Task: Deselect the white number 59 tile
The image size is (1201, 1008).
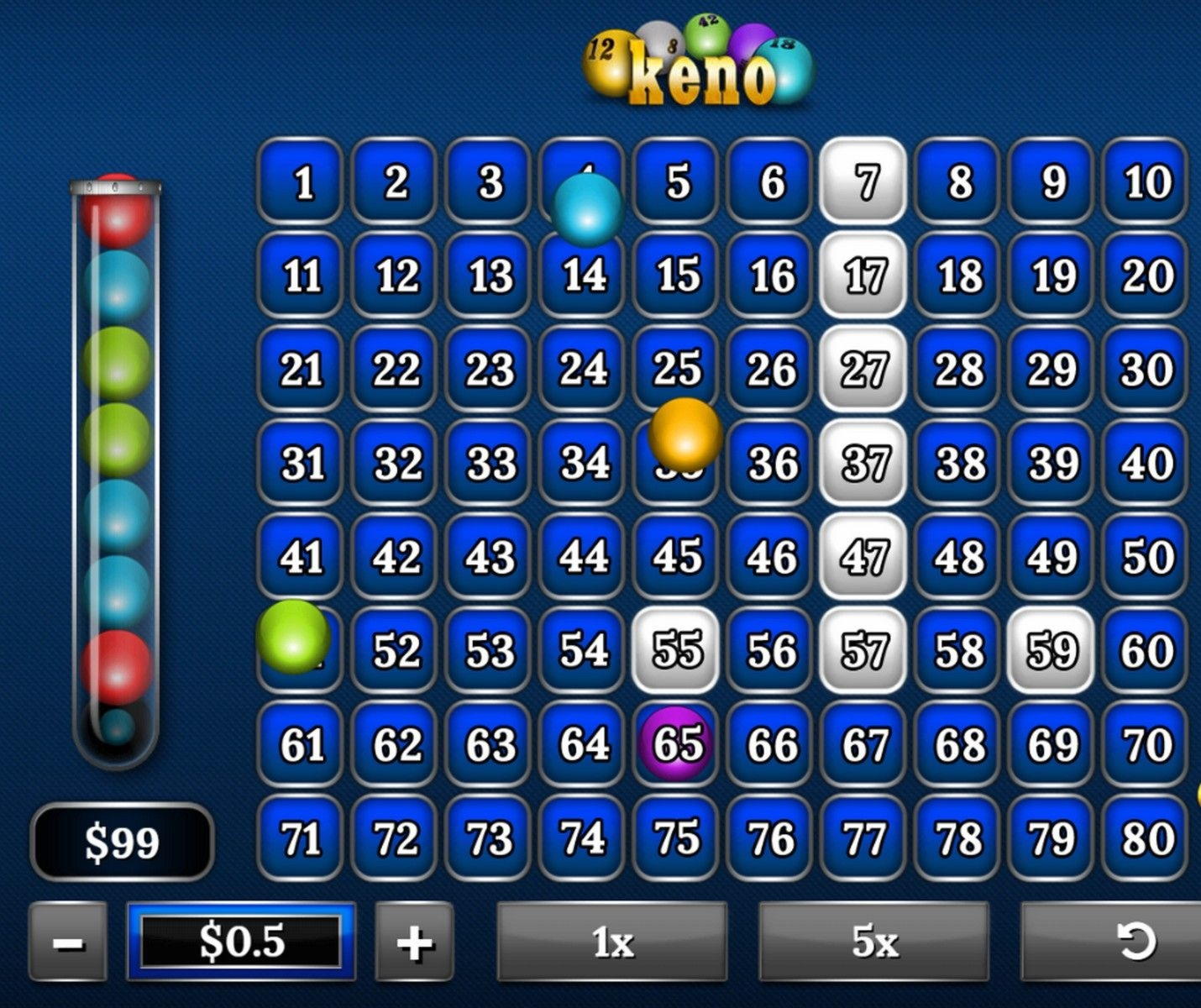Action: coord(1052,650)
